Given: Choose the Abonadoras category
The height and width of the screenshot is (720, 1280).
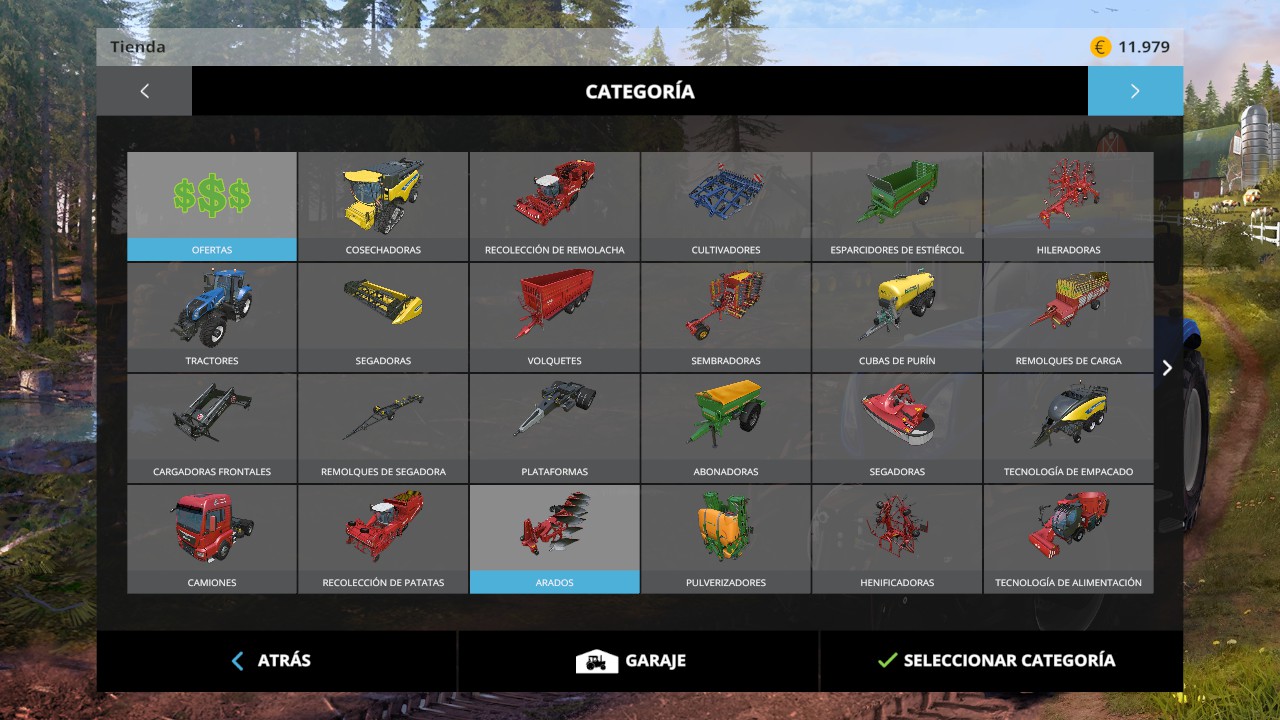Looking at the screenshot, I should click(726, 428).
